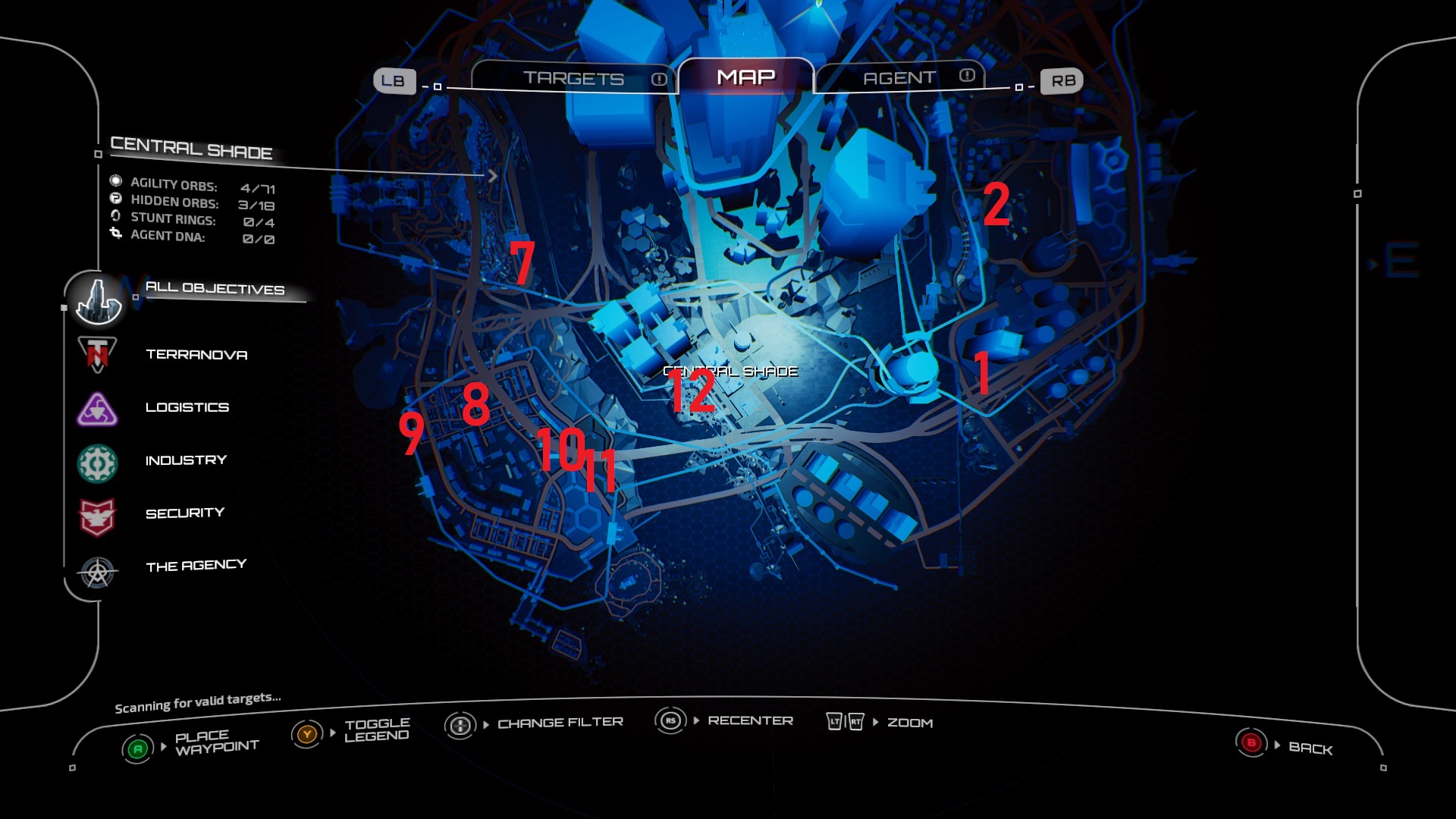The image size is (1456, 819).
Task: Switch to the TARGETS tab
Action: pos(574,77)
